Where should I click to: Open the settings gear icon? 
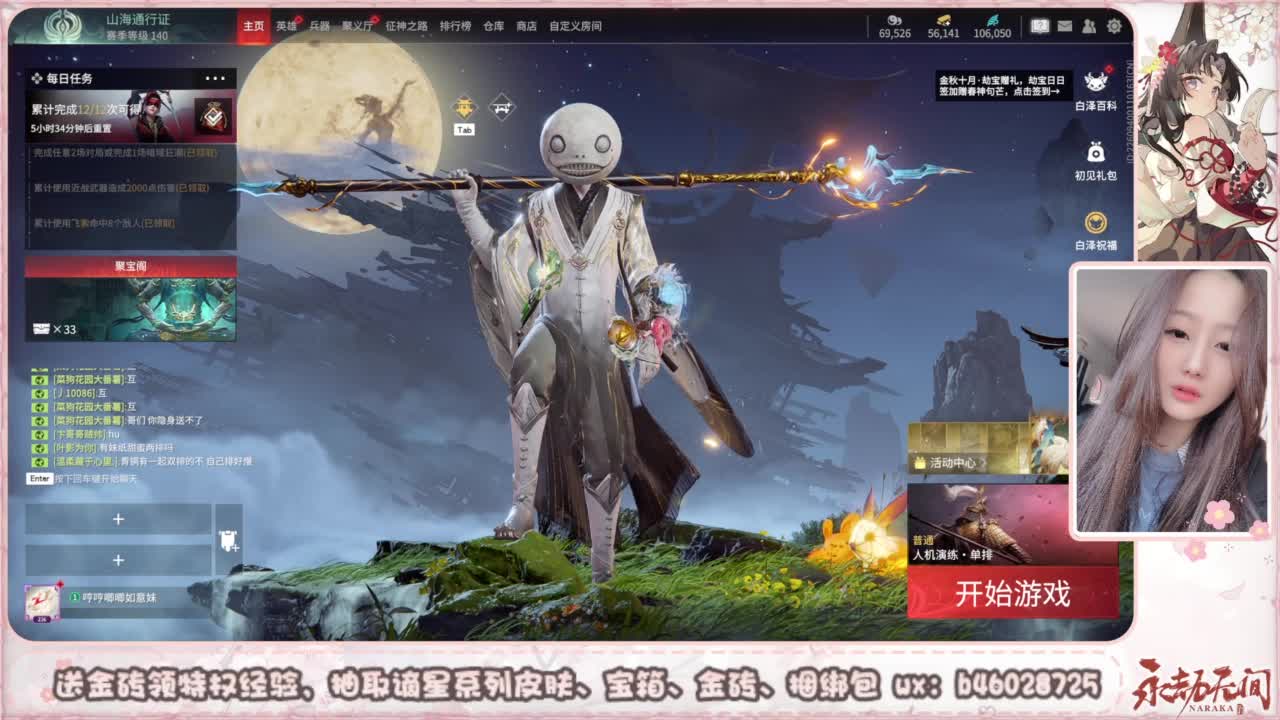click(x=1113, y=27)
